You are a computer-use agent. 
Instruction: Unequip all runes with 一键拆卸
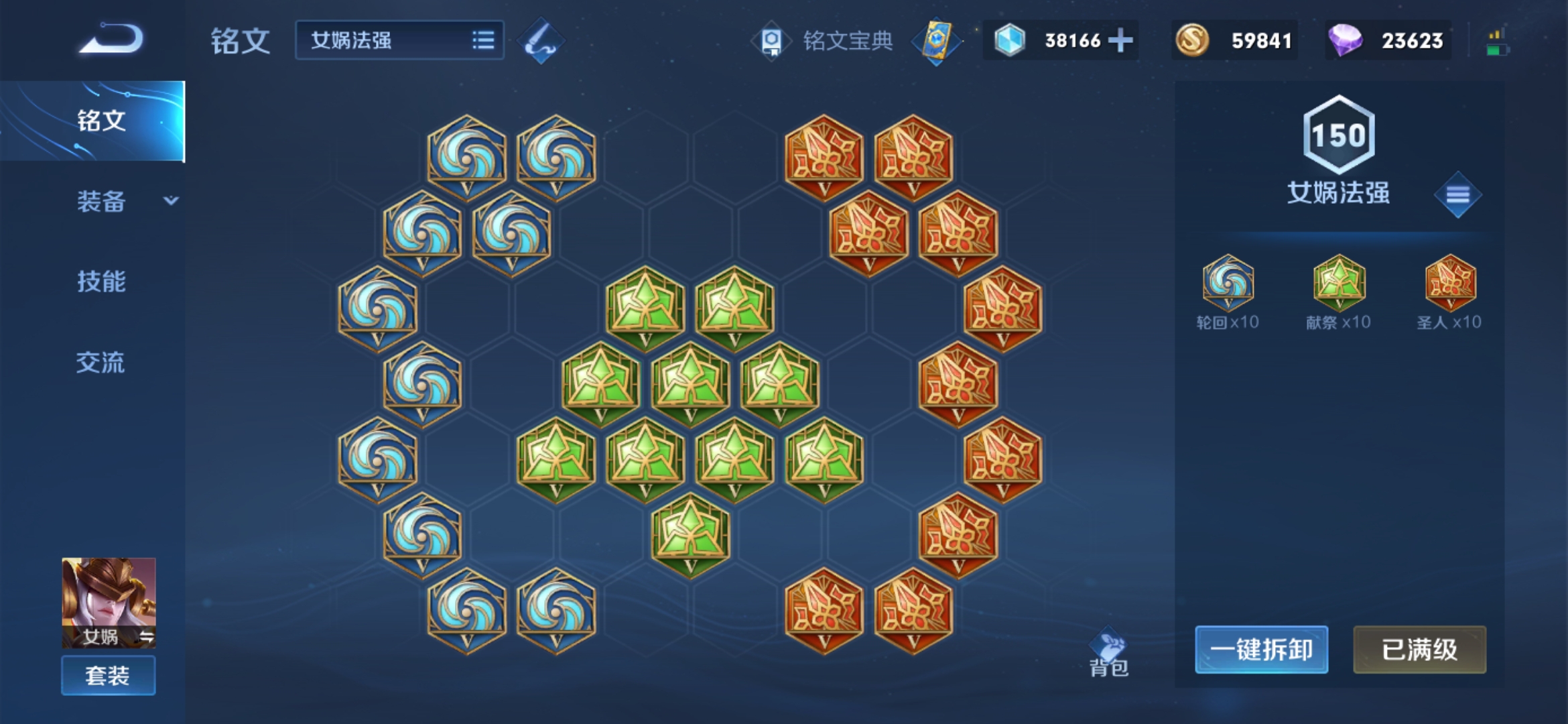coord(1261,650)
